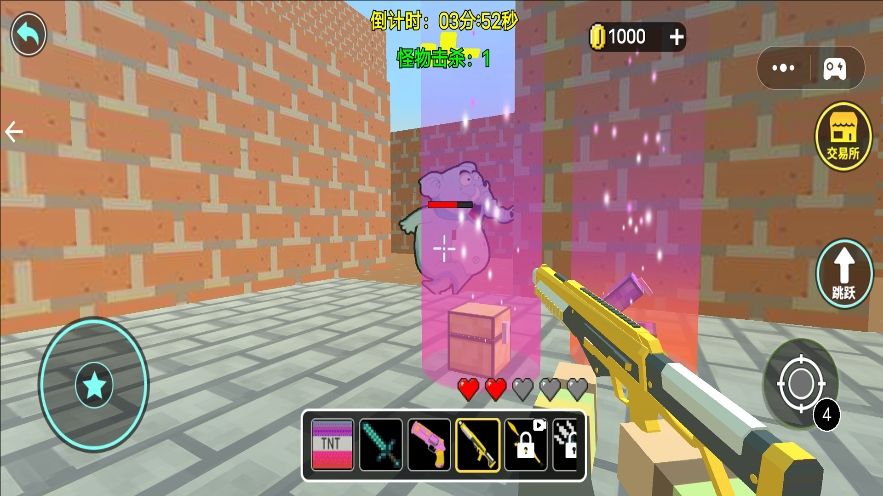
Task: Click the gamepad icon in top capsule
Action: click(x=834, y=68)
